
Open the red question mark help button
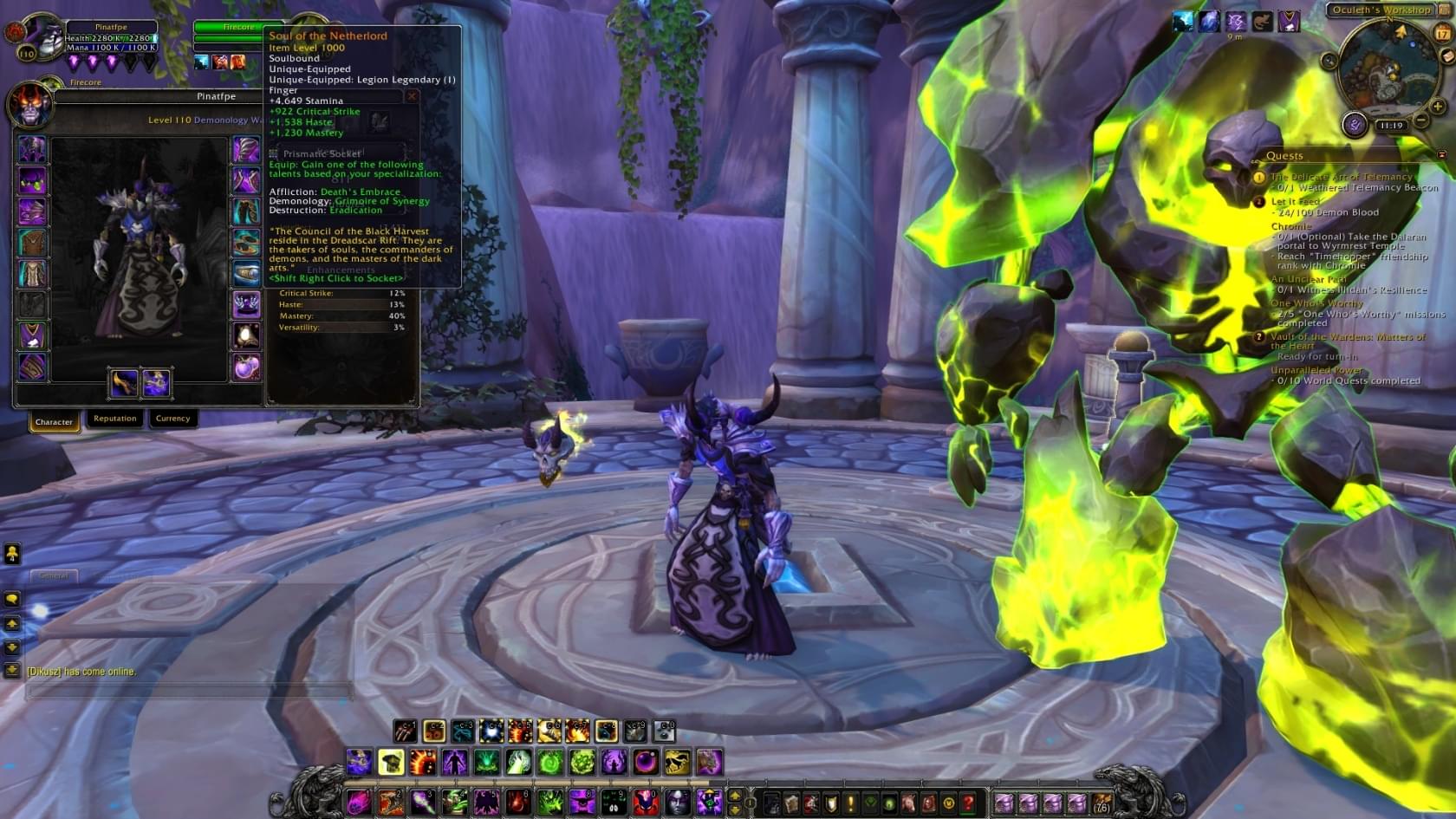(968, 803)
